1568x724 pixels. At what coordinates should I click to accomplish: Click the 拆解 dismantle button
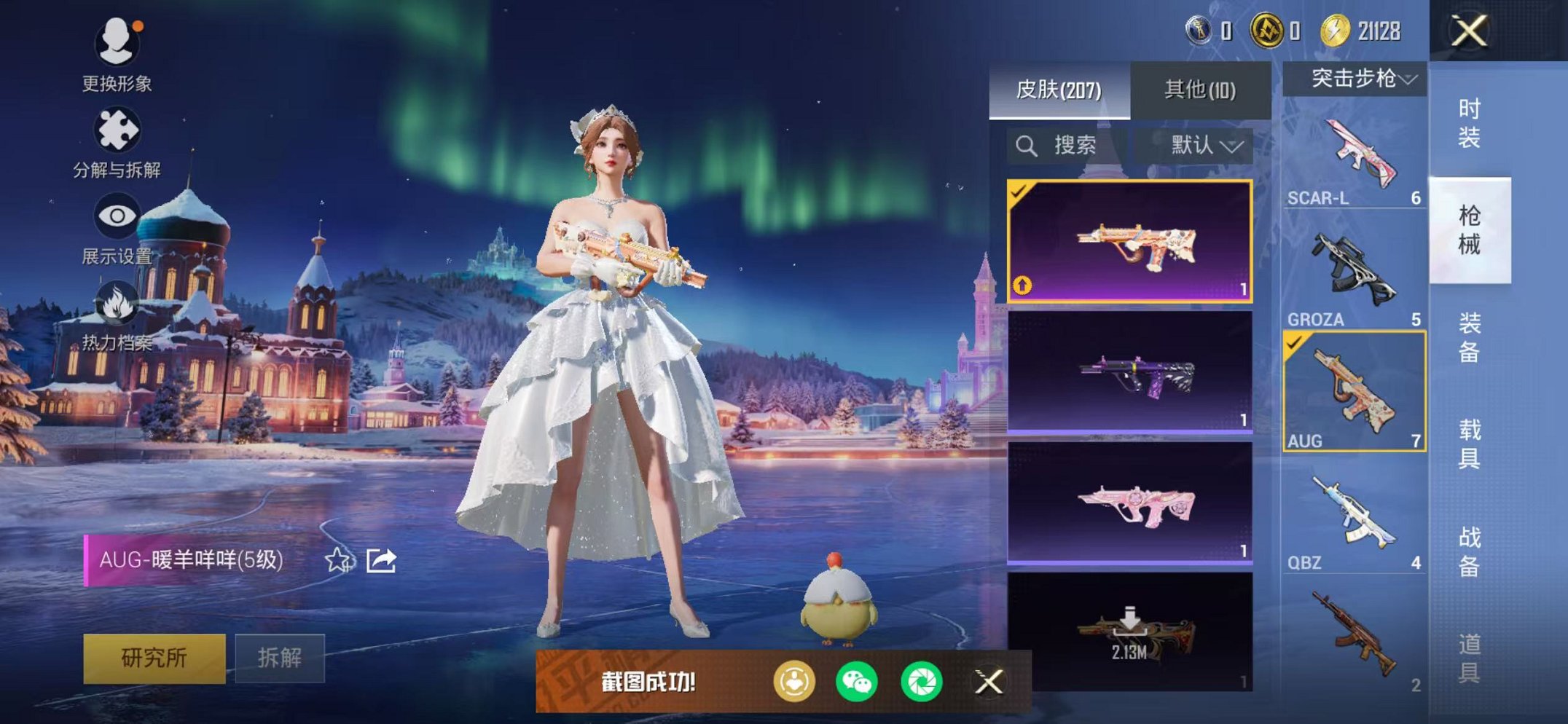(279, 658)
